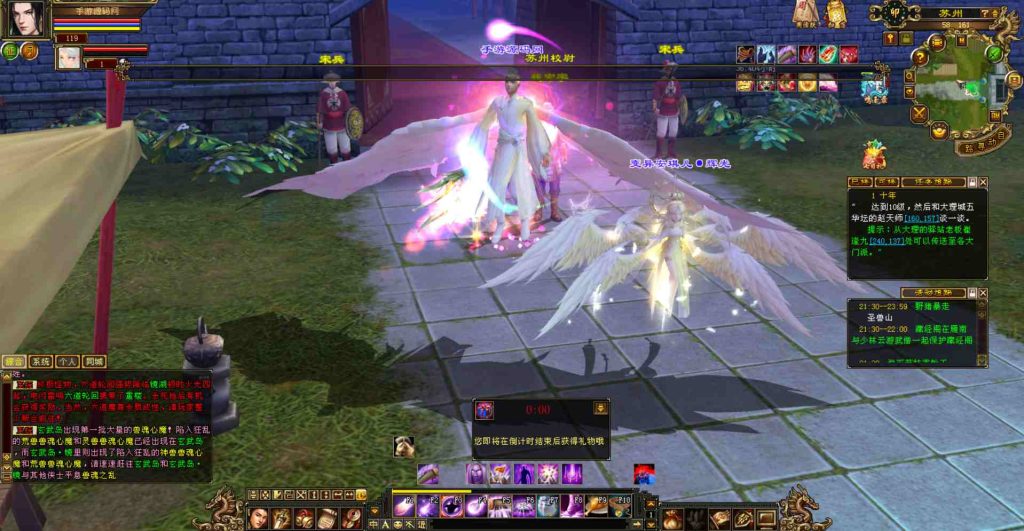Select the pet portrait frame
Image resolution: width=1024 pixels, height=531 pixels.
(x=69, y=56)
